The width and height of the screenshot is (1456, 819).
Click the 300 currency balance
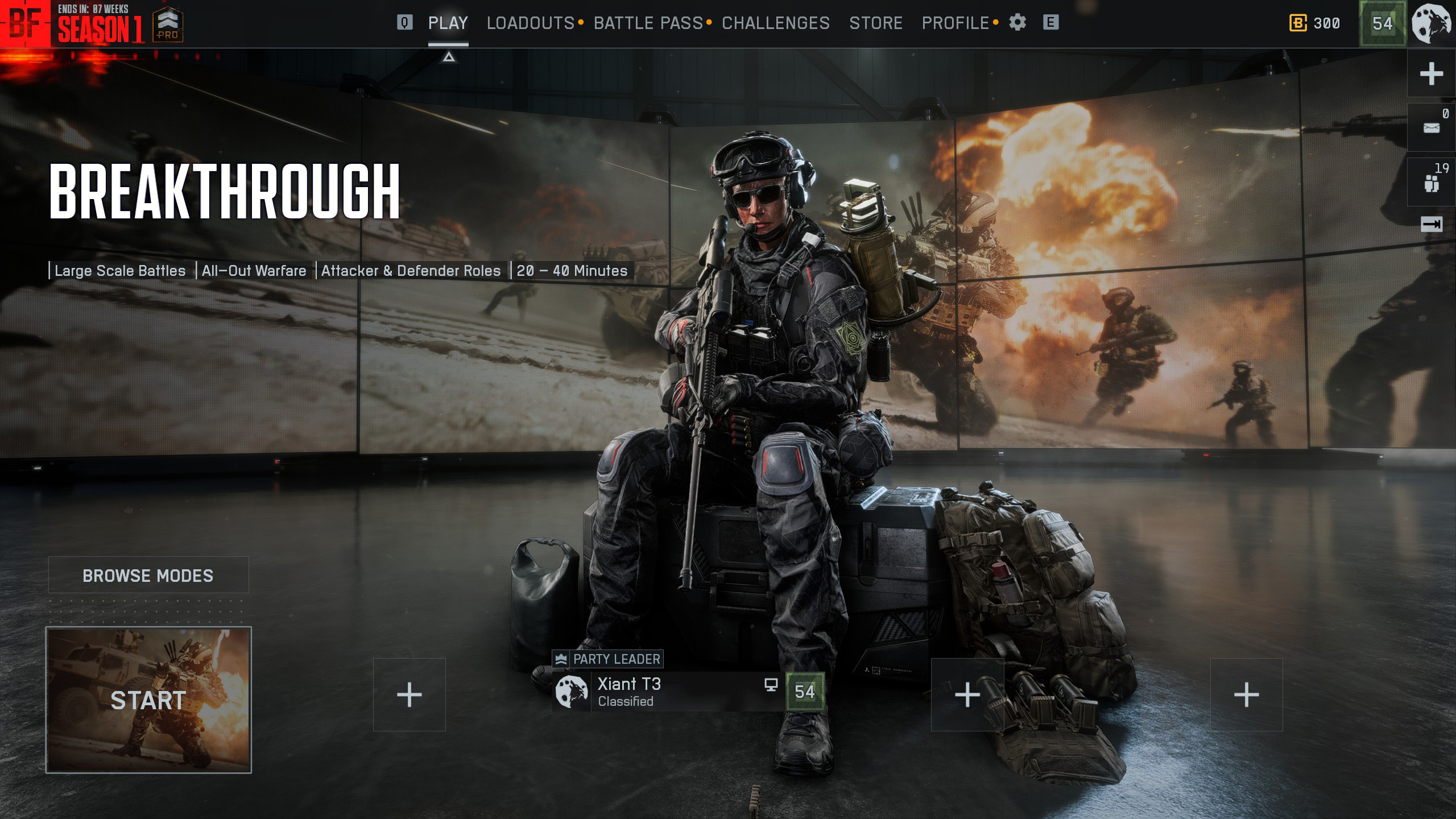tap(1314, 23)
